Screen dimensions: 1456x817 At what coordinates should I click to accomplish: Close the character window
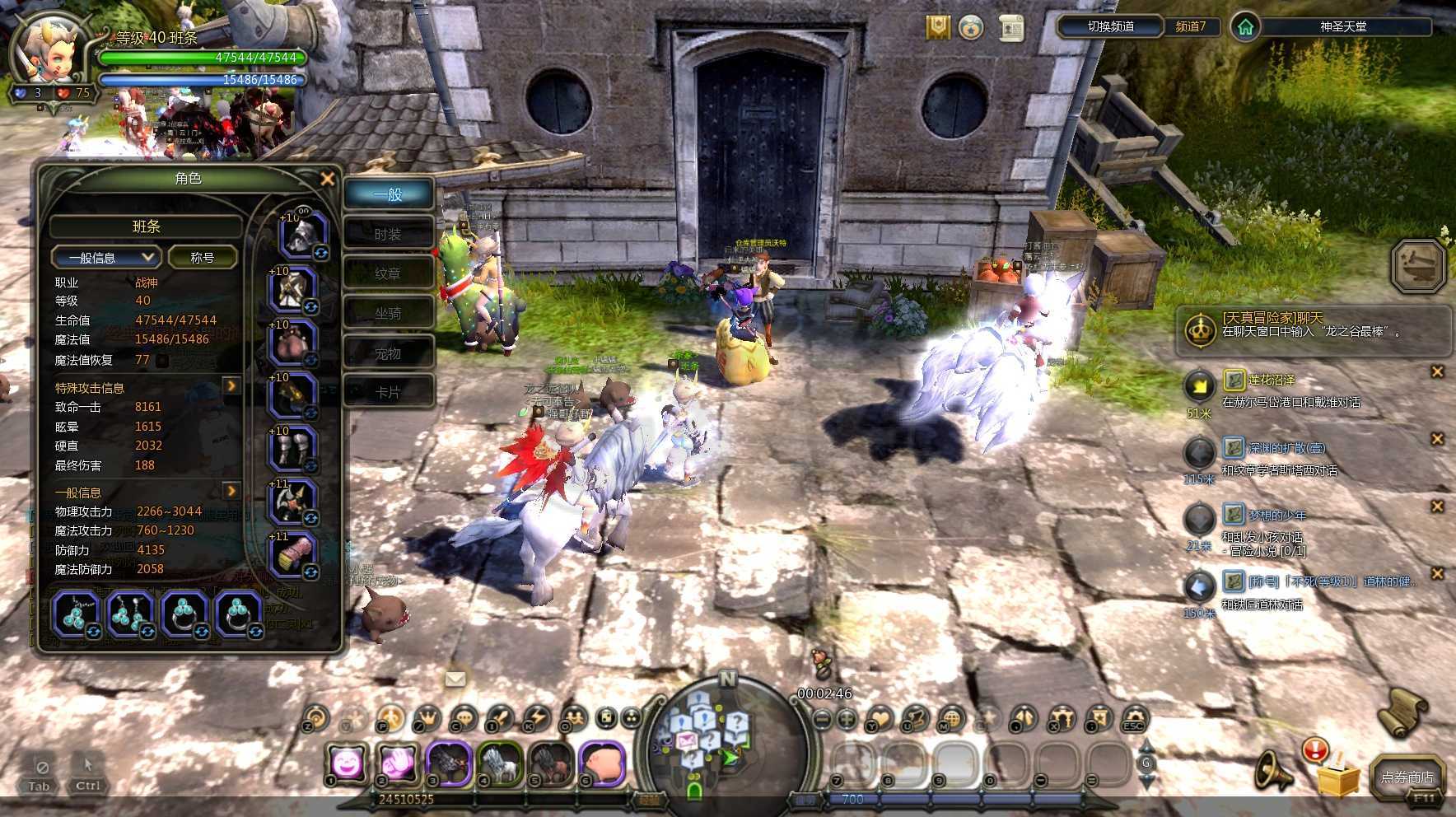328,179
